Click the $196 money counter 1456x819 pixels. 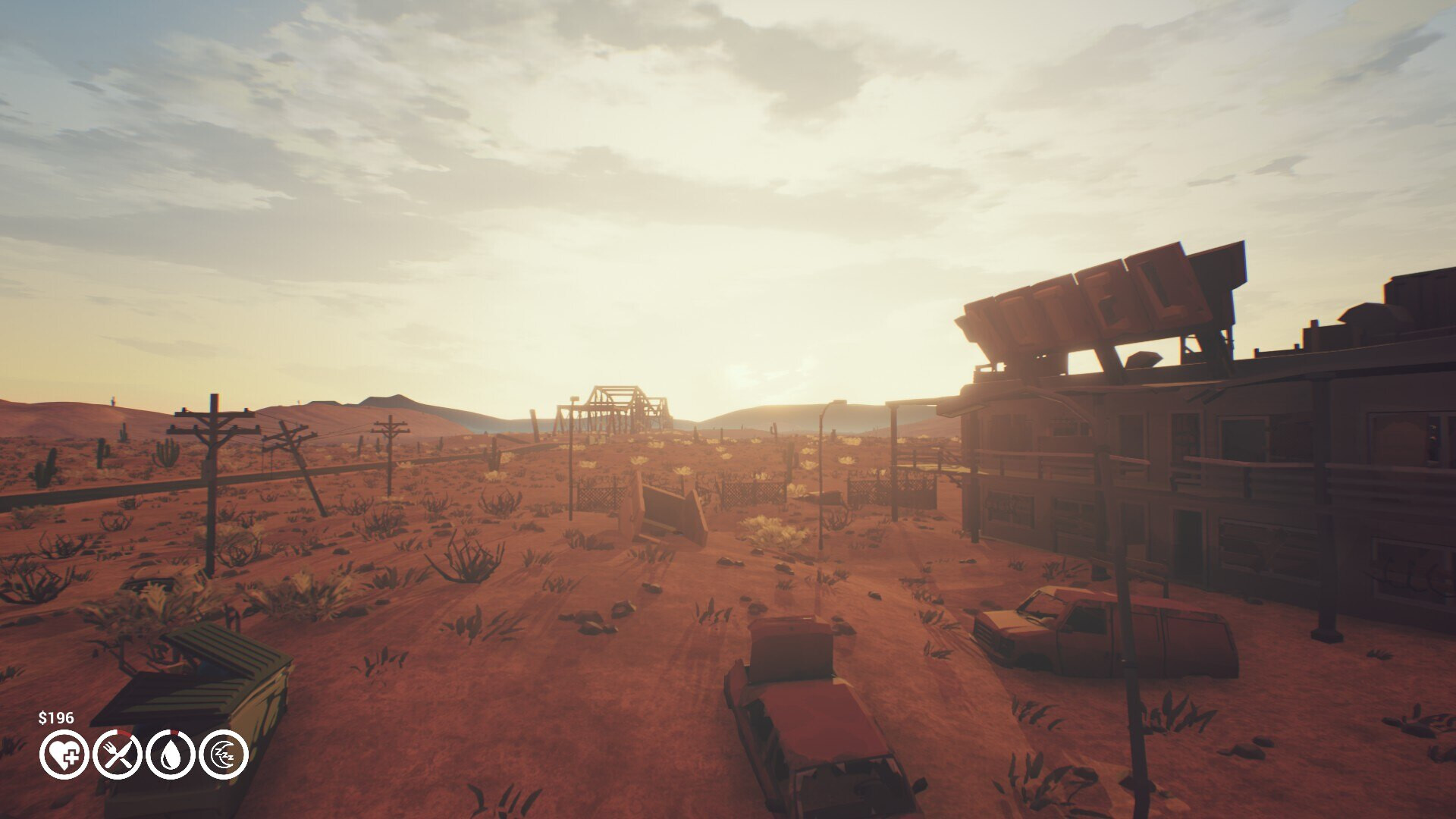[57, 716]
